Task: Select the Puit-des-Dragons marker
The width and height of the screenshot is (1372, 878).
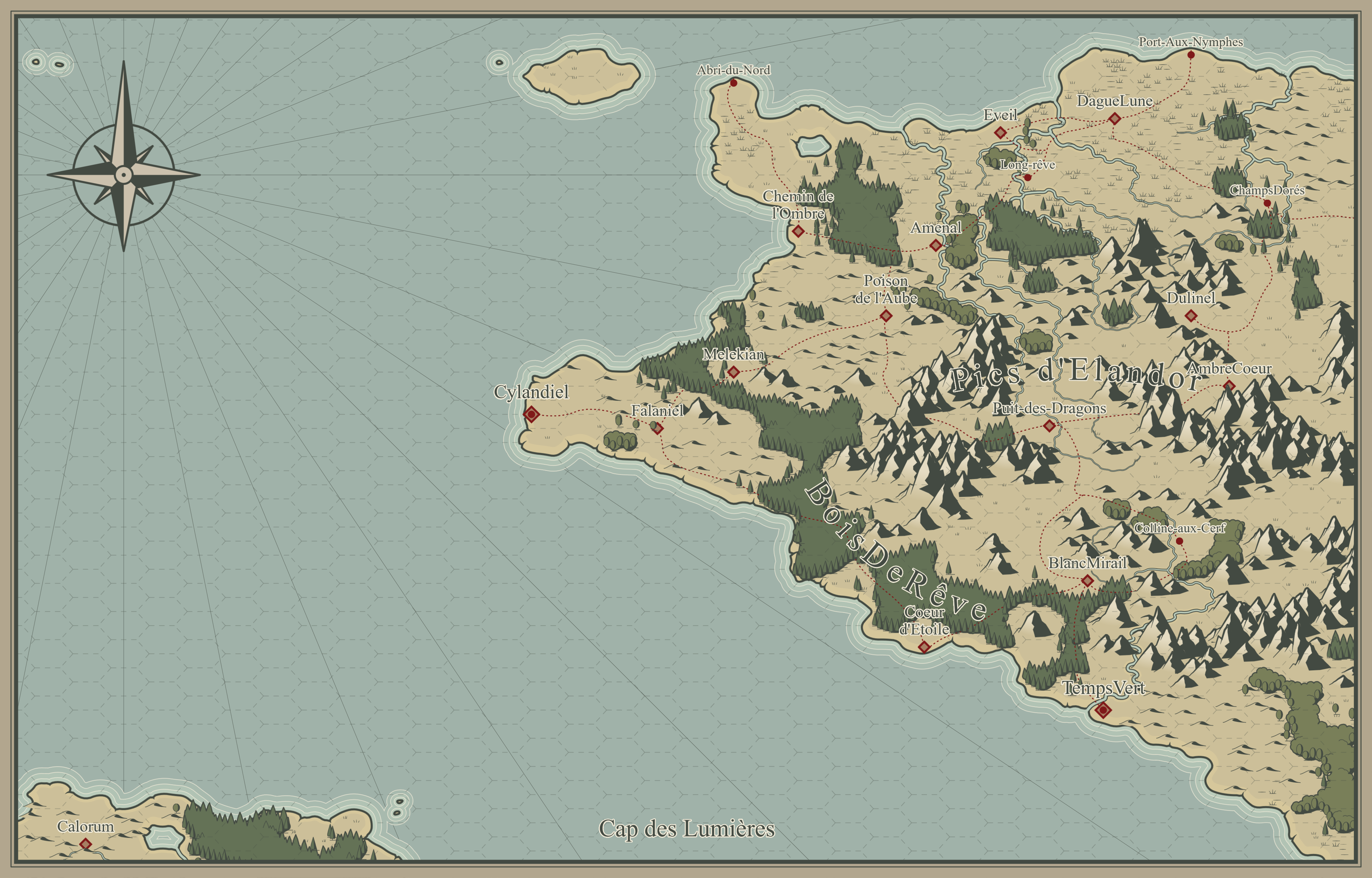Action: click(1049, 425)
